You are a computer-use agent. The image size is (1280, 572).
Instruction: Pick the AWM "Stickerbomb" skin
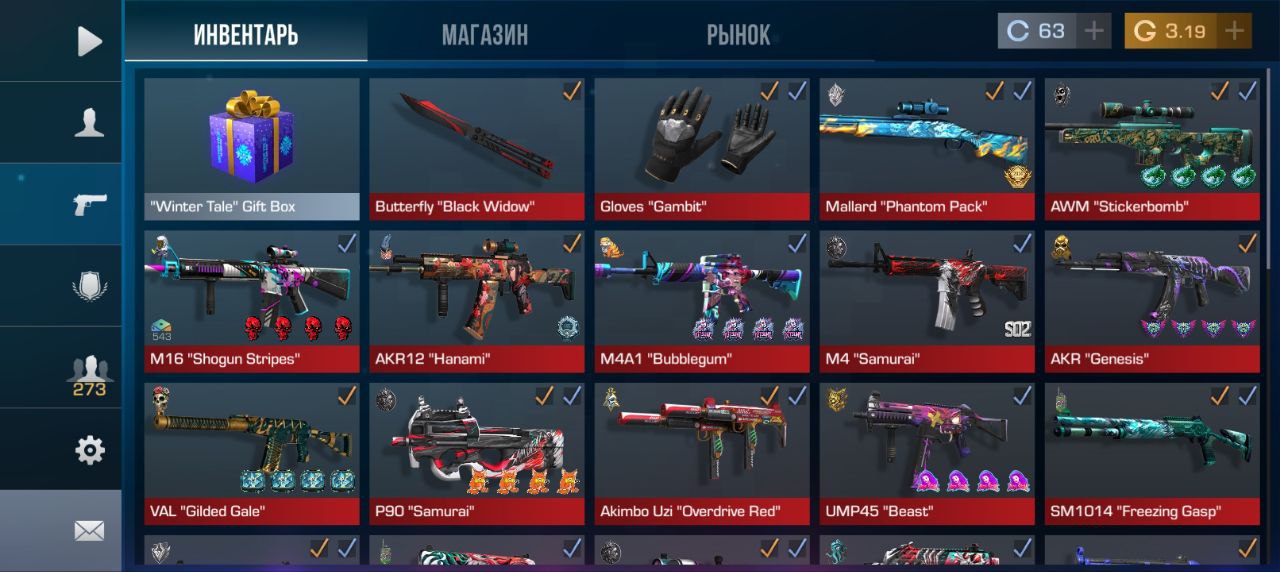pyautogui.click(x=1152, y=148)
